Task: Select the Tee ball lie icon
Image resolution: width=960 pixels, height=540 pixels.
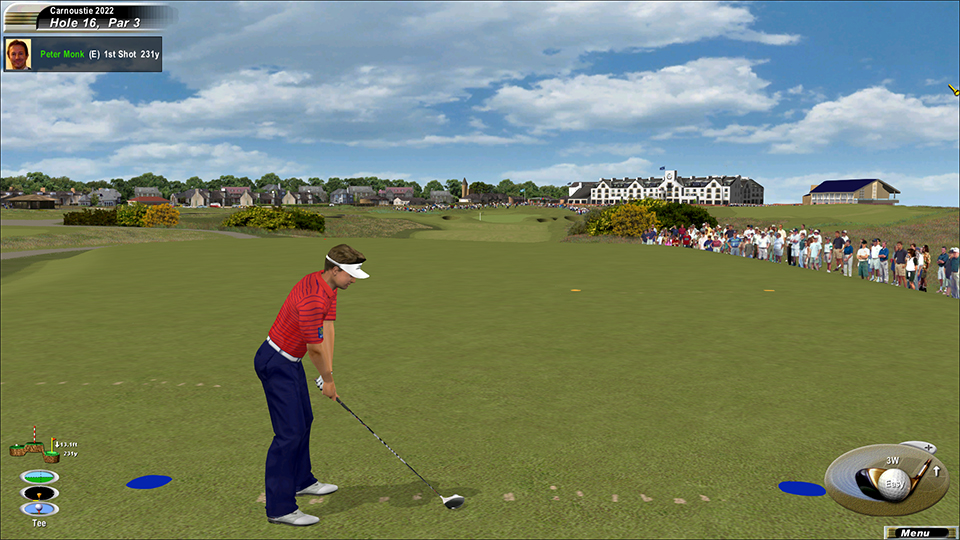Action: (x=40, y=509)
